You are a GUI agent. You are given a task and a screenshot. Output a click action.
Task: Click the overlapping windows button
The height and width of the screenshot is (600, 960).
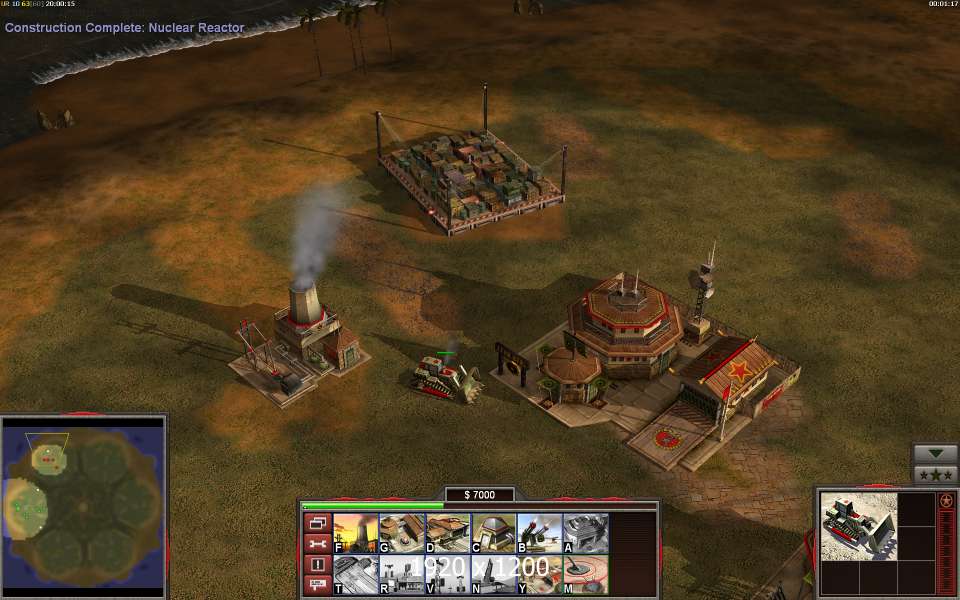[x=316, y=523]
